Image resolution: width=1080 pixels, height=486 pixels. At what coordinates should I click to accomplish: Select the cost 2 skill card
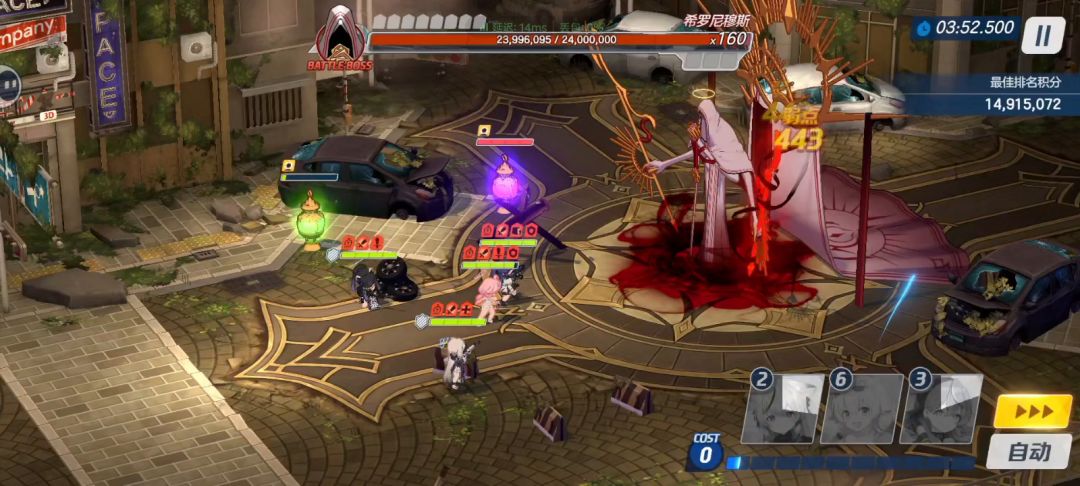[x=783, y=408]
